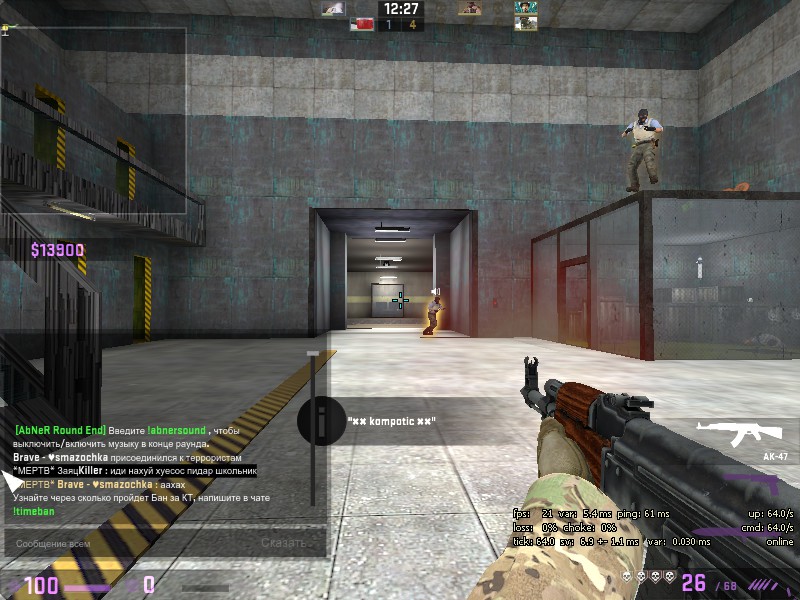Click the radar minimap panel
This screenshot has width=800, height=600.
point(94,121)
